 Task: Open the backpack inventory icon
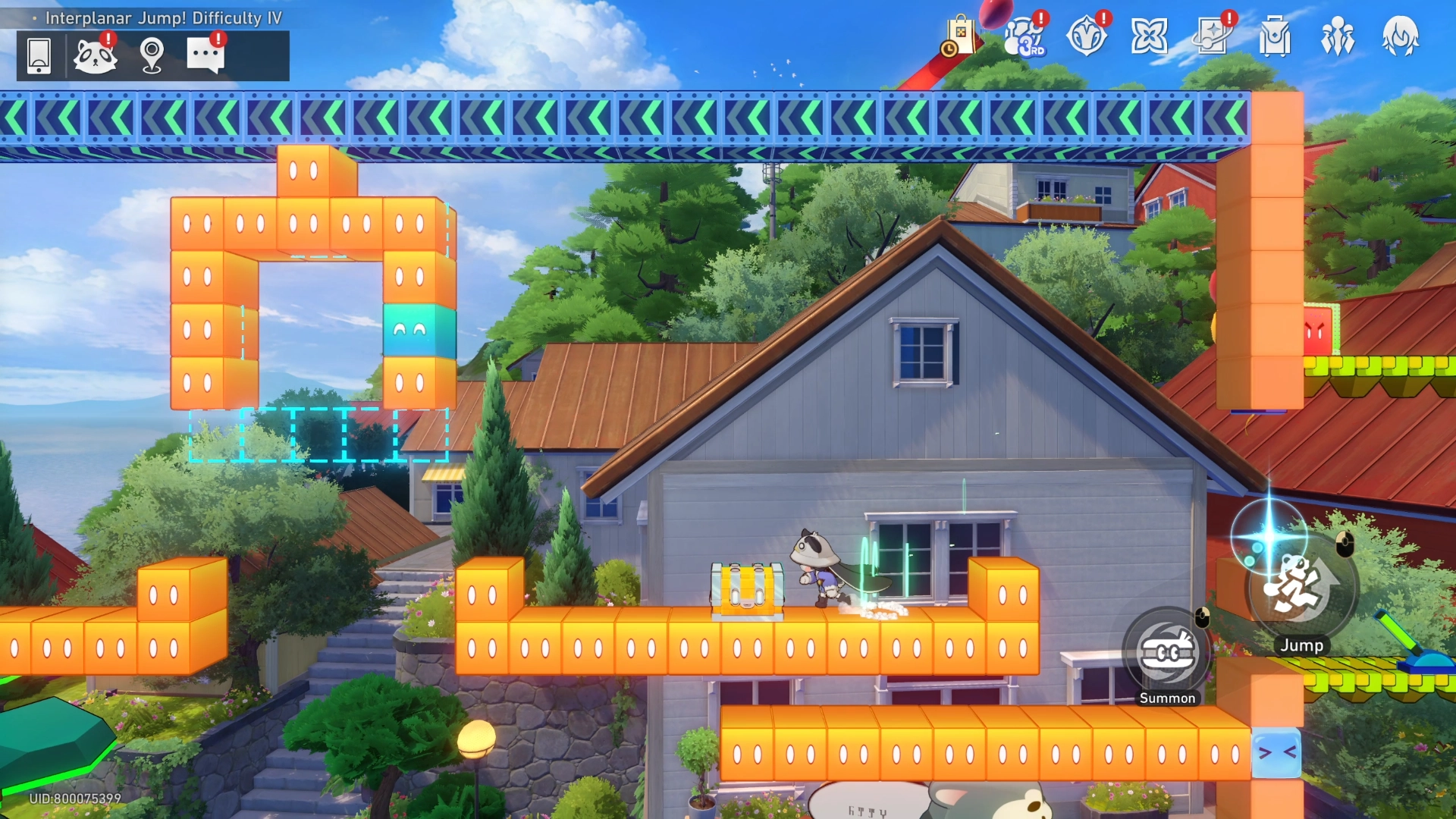click(1275, 36)
